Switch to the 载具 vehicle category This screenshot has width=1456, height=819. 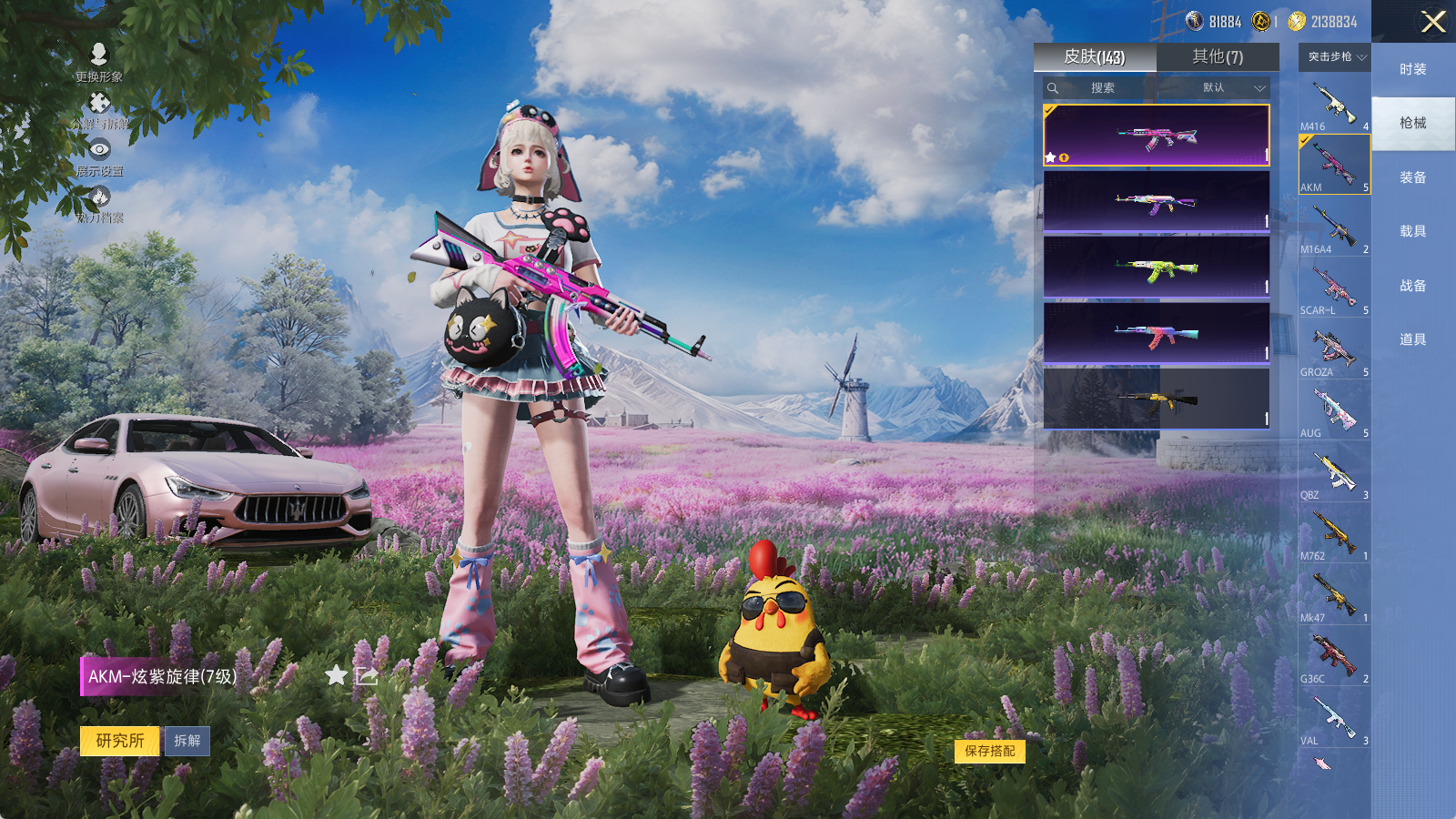point(1412,231)
